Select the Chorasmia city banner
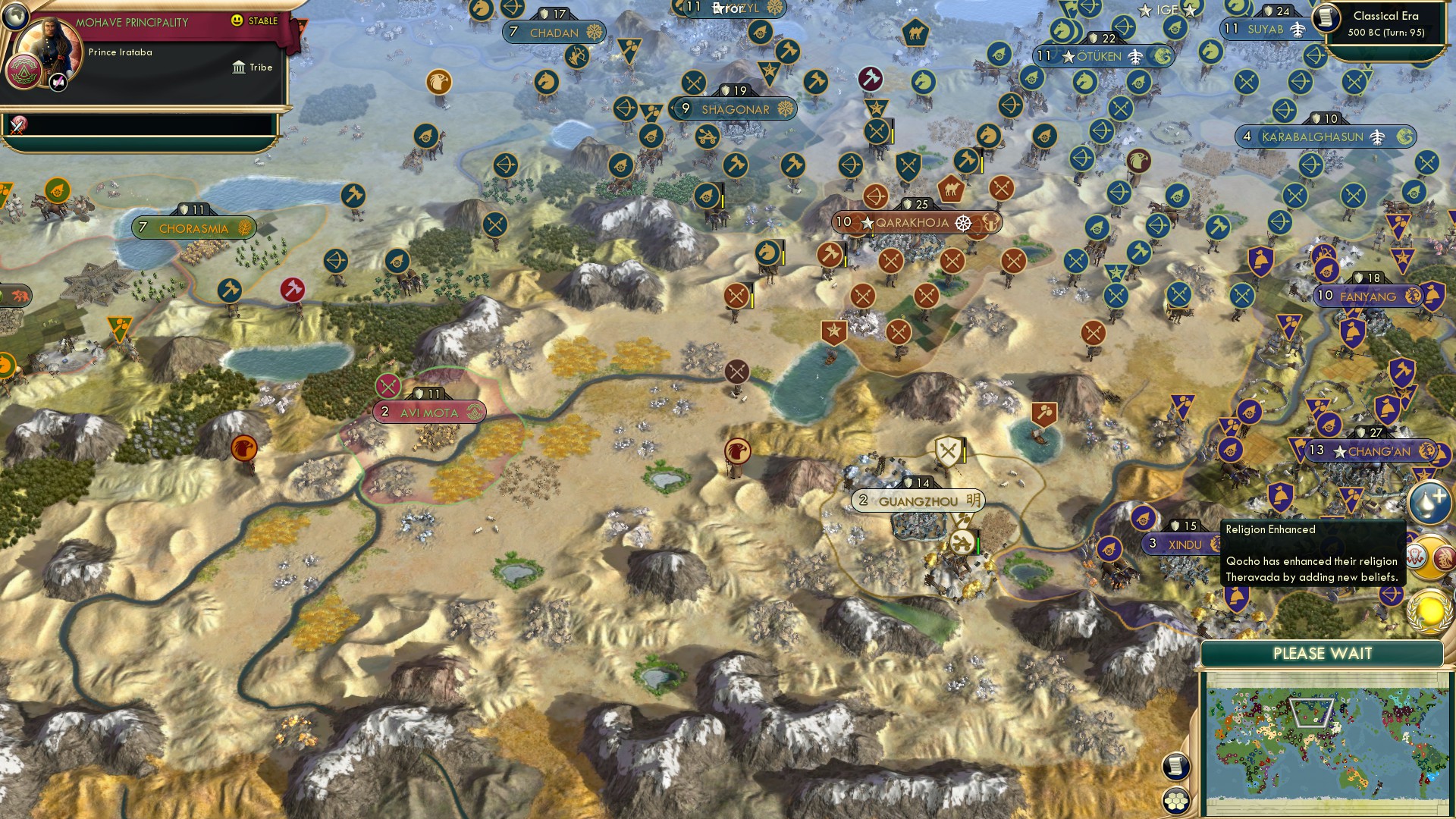Viewport: 1456px width, 819px height. 194,227
